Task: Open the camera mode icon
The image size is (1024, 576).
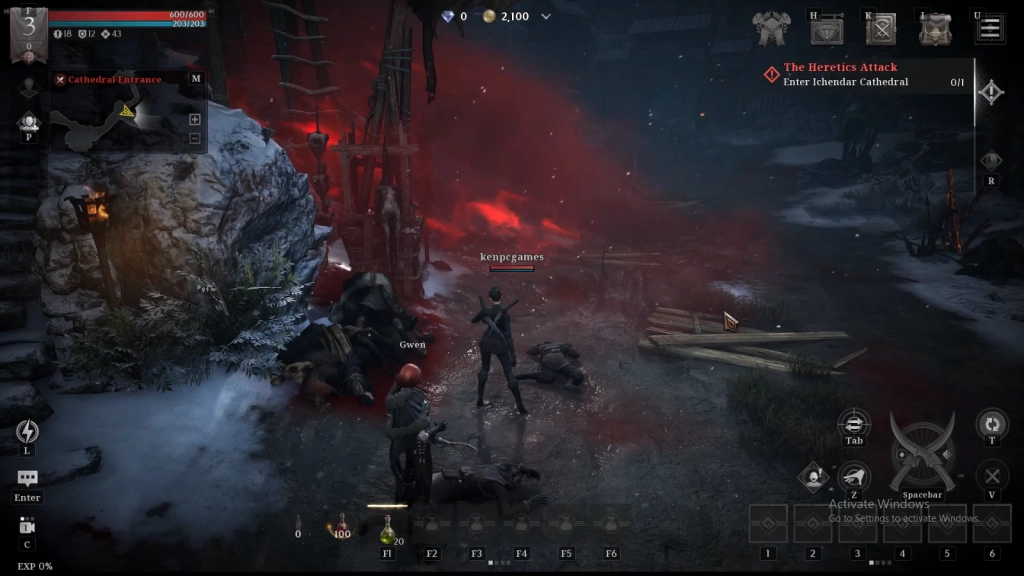Action: [27, 526]
